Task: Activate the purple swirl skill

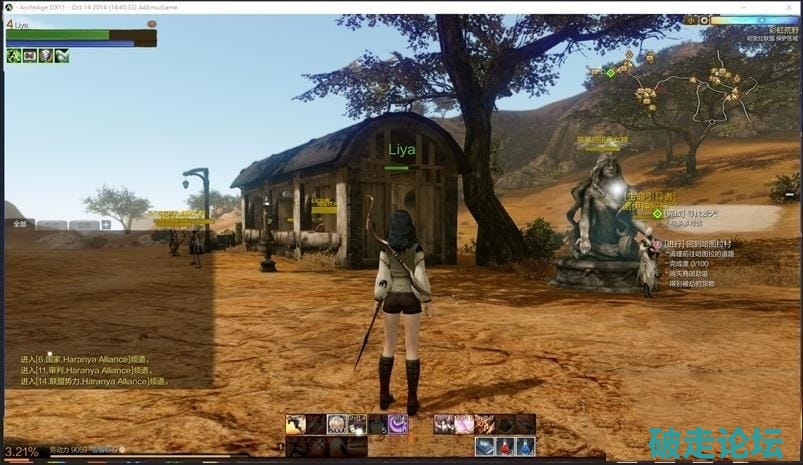Action: (x=398, y=424)
